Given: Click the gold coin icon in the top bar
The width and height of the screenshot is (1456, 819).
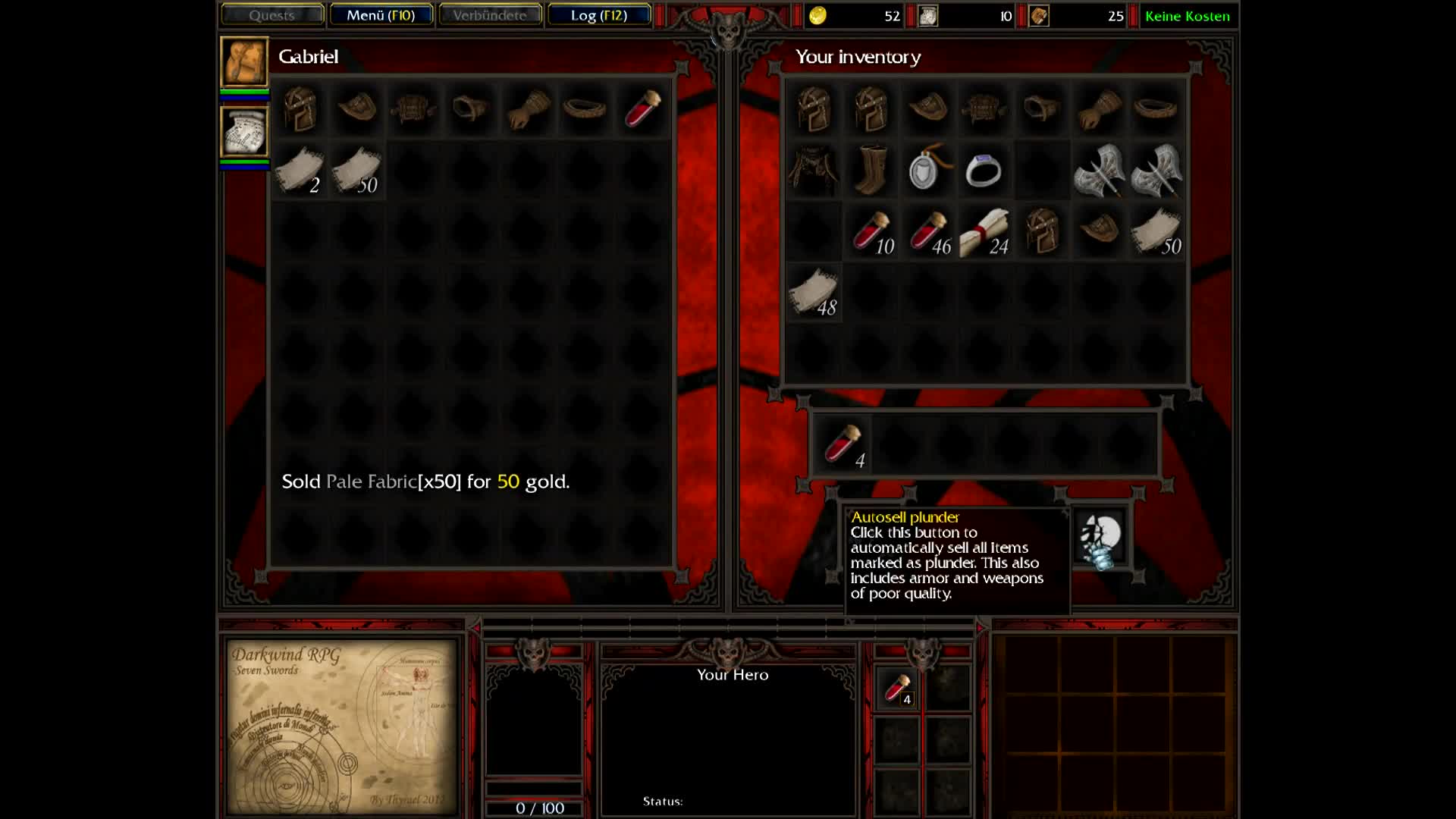Looking at the screenshot, I should tap(817, 15).
